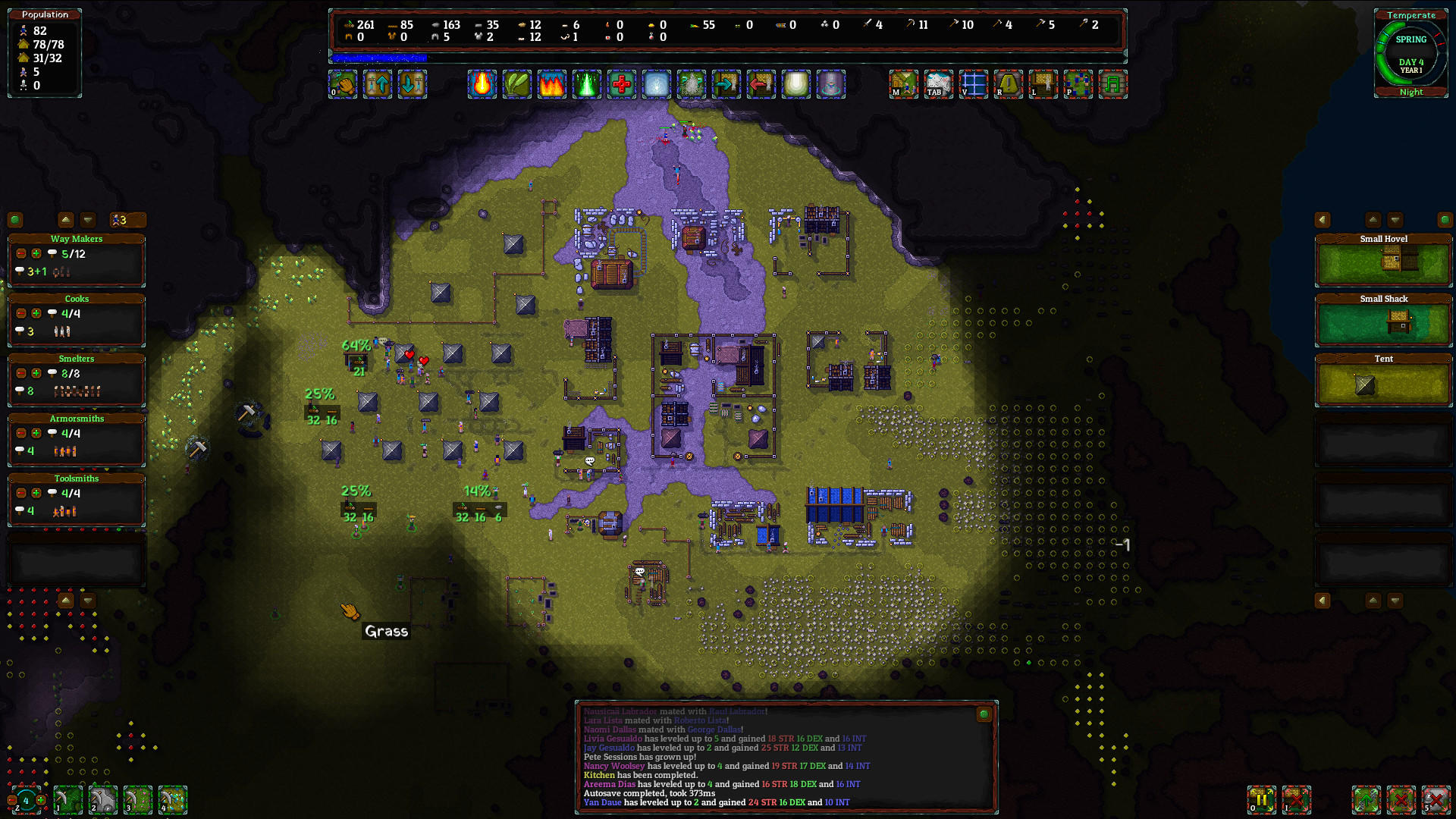Open the pathing menu with the P icon
Screen dimensions: 1456x819
1078,84
